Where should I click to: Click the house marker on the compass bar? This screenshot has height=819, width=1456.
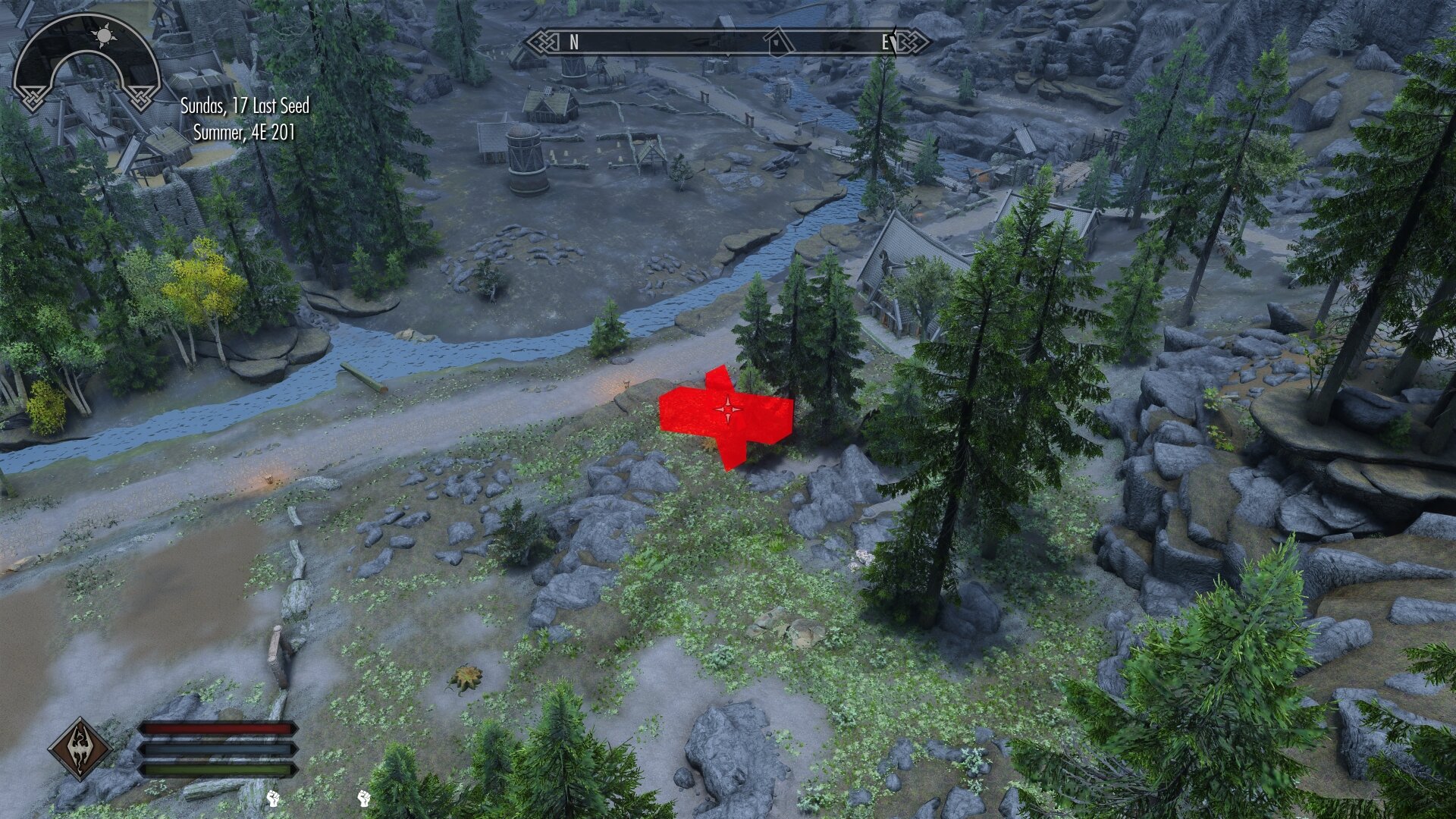775,42
